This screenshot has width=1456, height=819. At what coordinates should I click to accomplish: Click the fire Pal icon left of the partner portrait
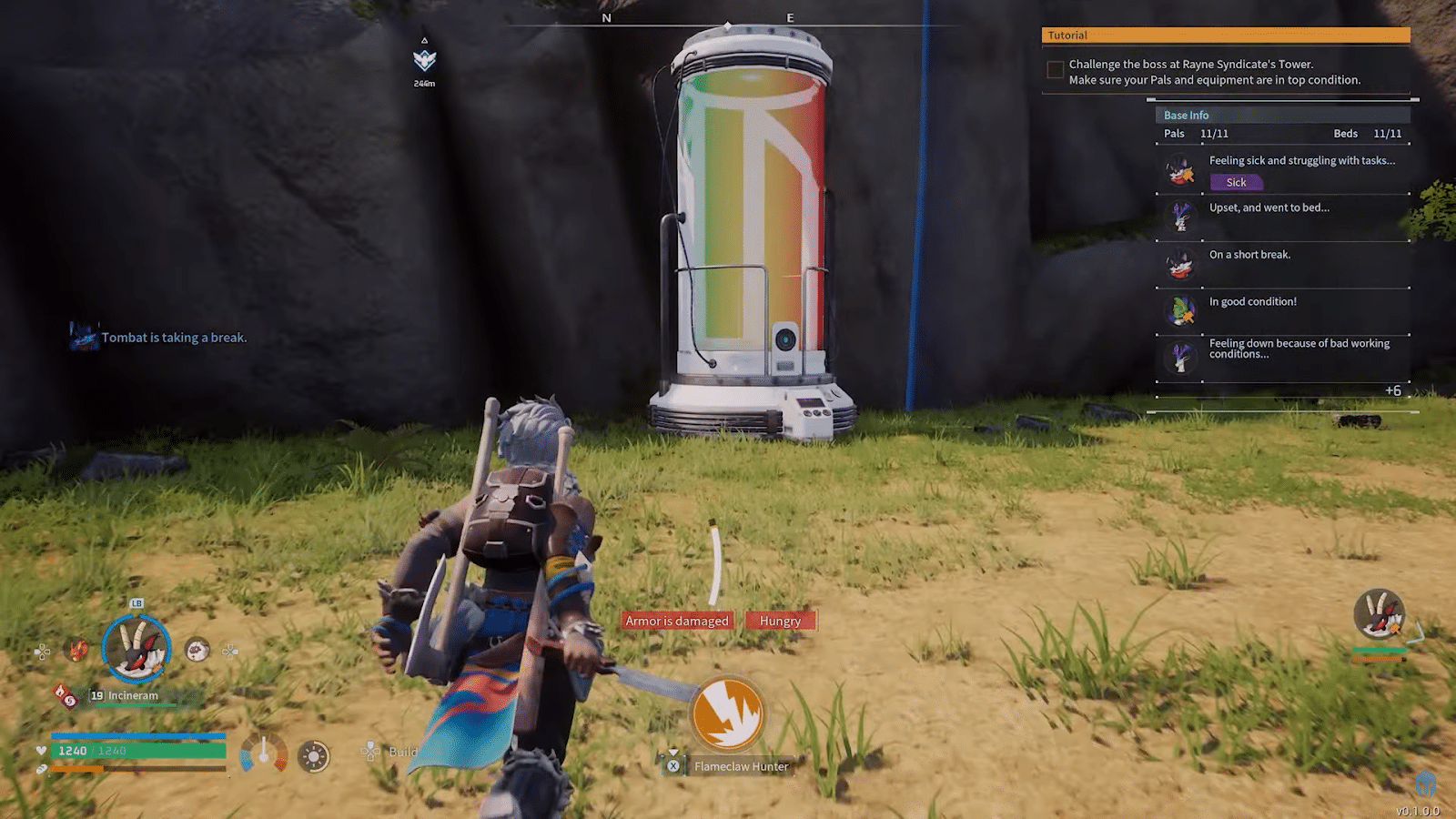coord(76,649)
